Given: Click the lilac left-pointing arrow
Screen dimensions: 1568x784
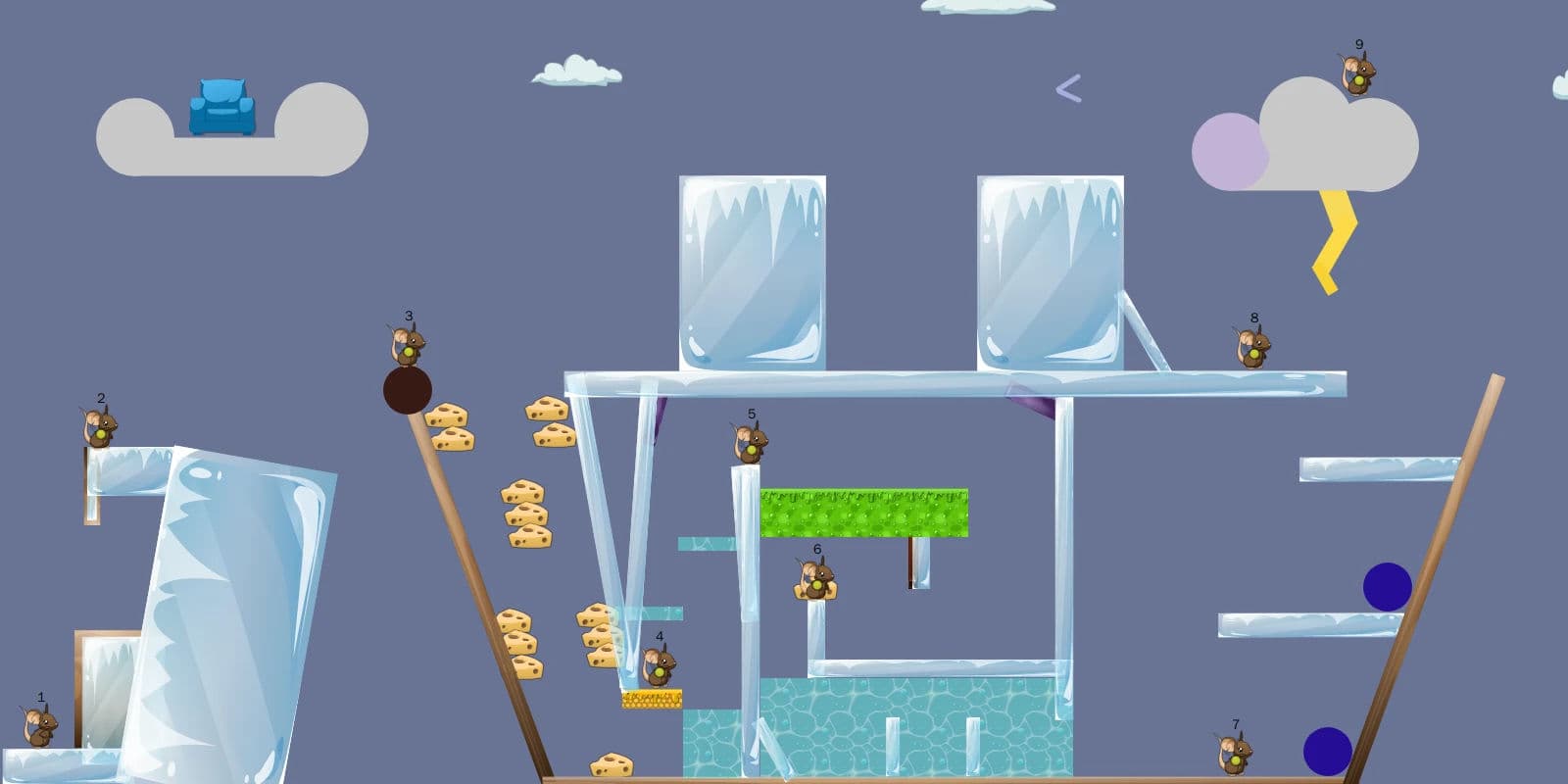Looking at the screenshot, I should [x=1068, y=89].
